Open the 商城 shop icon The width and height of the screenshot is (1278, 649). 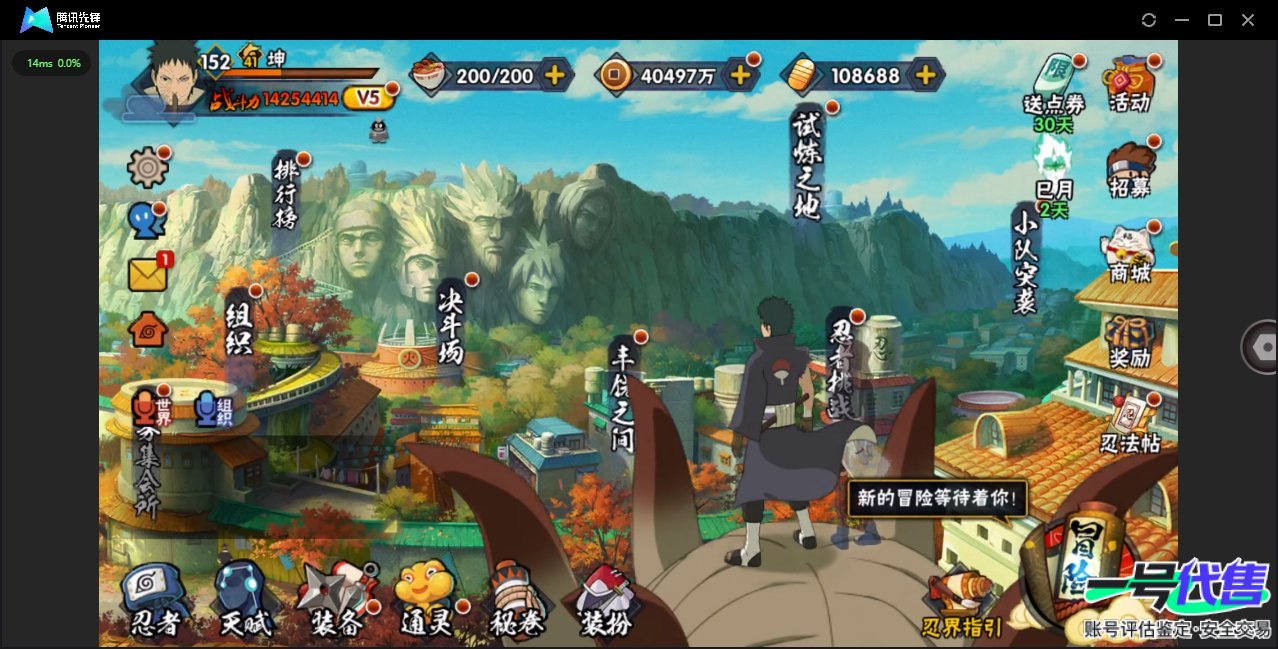(x=1129, y=254)
